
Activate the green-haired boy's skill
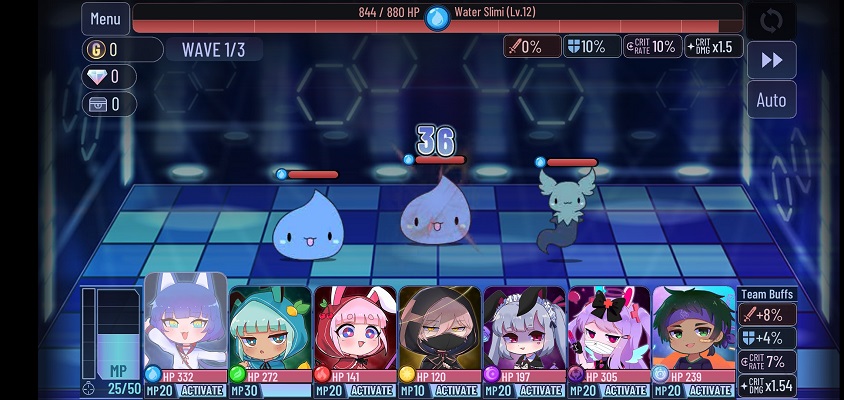[x=710, y=390]
